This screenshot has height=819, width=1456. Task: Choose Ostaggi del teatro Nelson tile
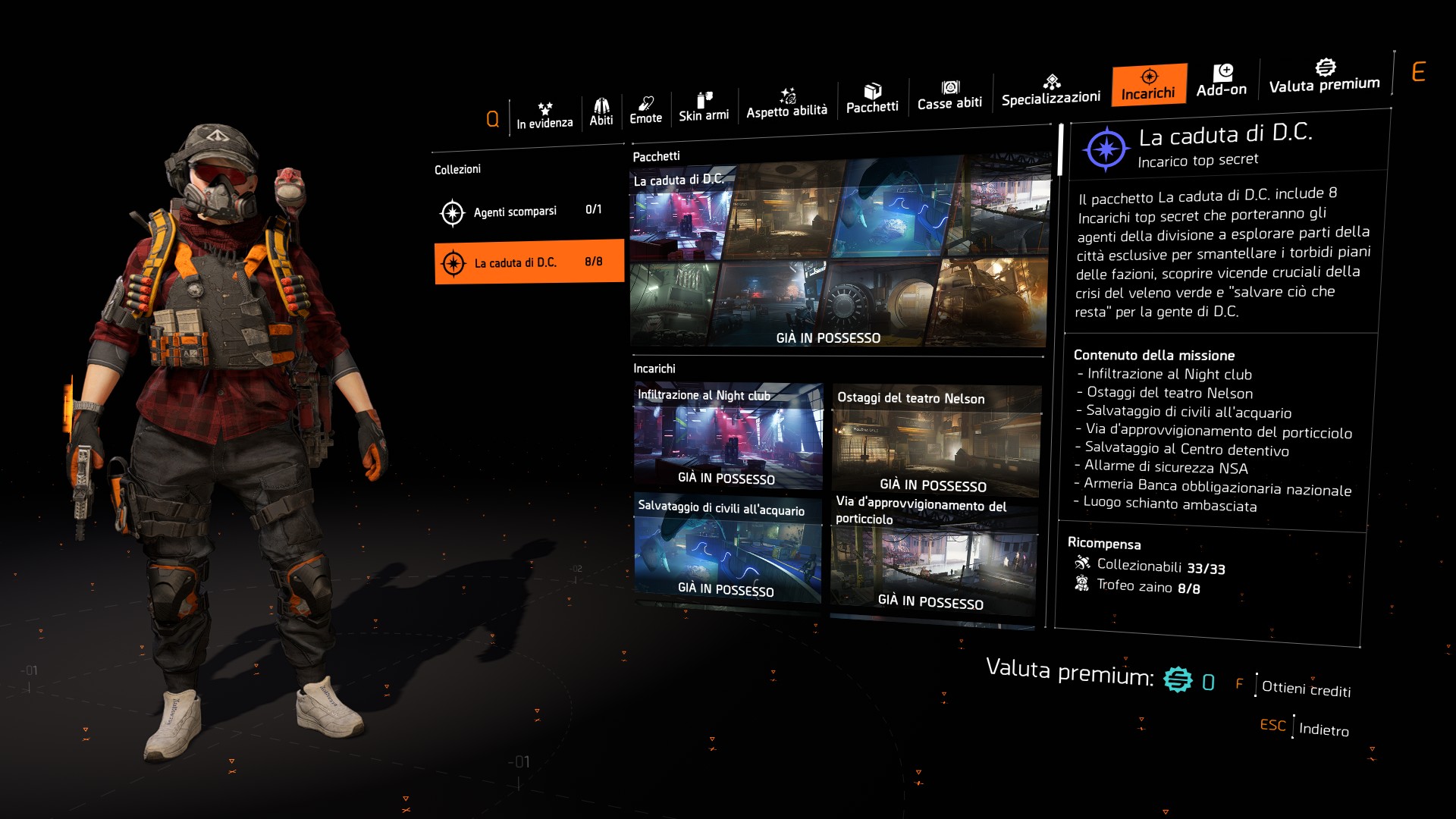[x=937, y=441]
